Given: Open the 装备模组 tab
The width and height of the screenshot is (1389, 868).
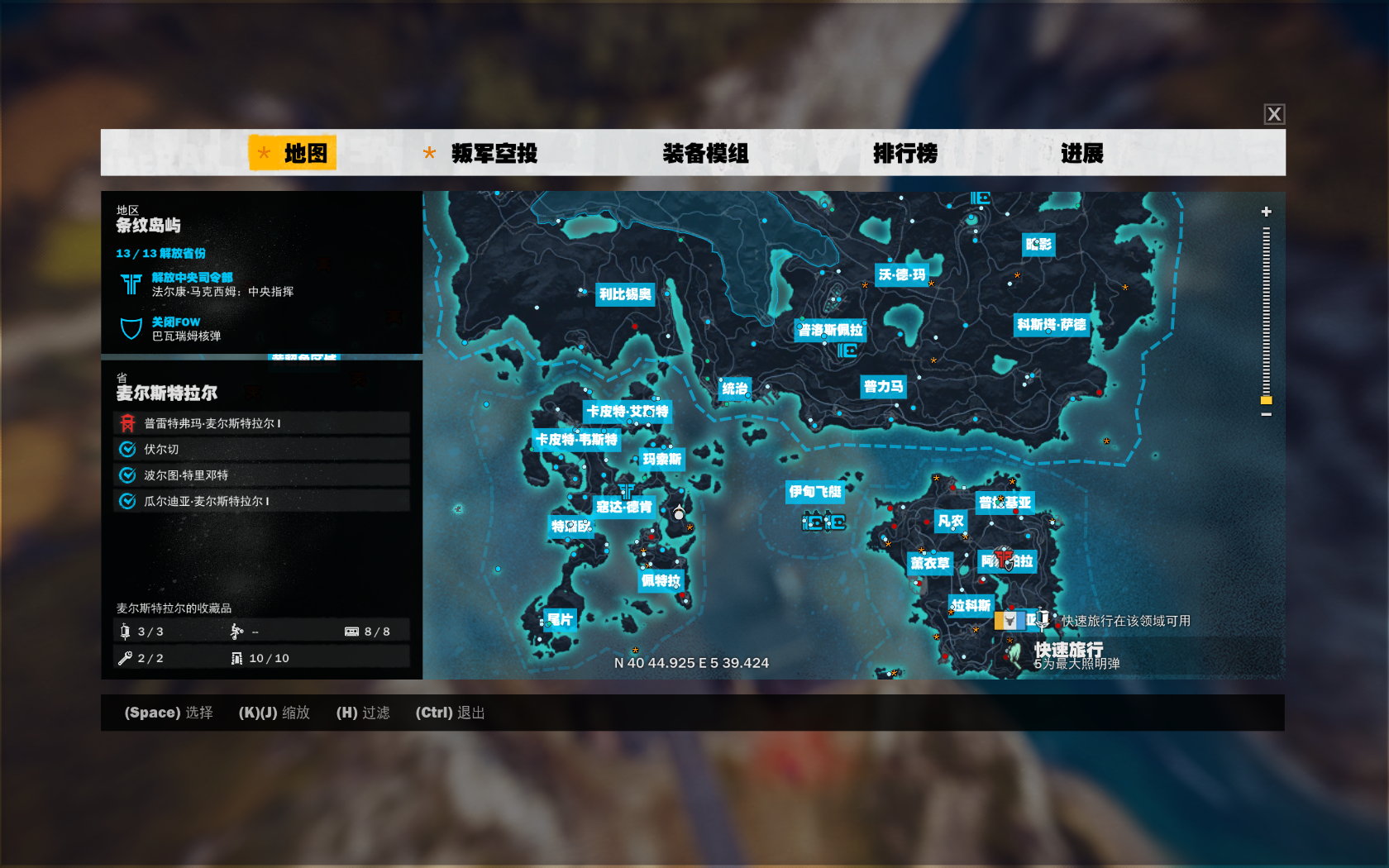Looking at the screenshot, I should pos(705,153).
